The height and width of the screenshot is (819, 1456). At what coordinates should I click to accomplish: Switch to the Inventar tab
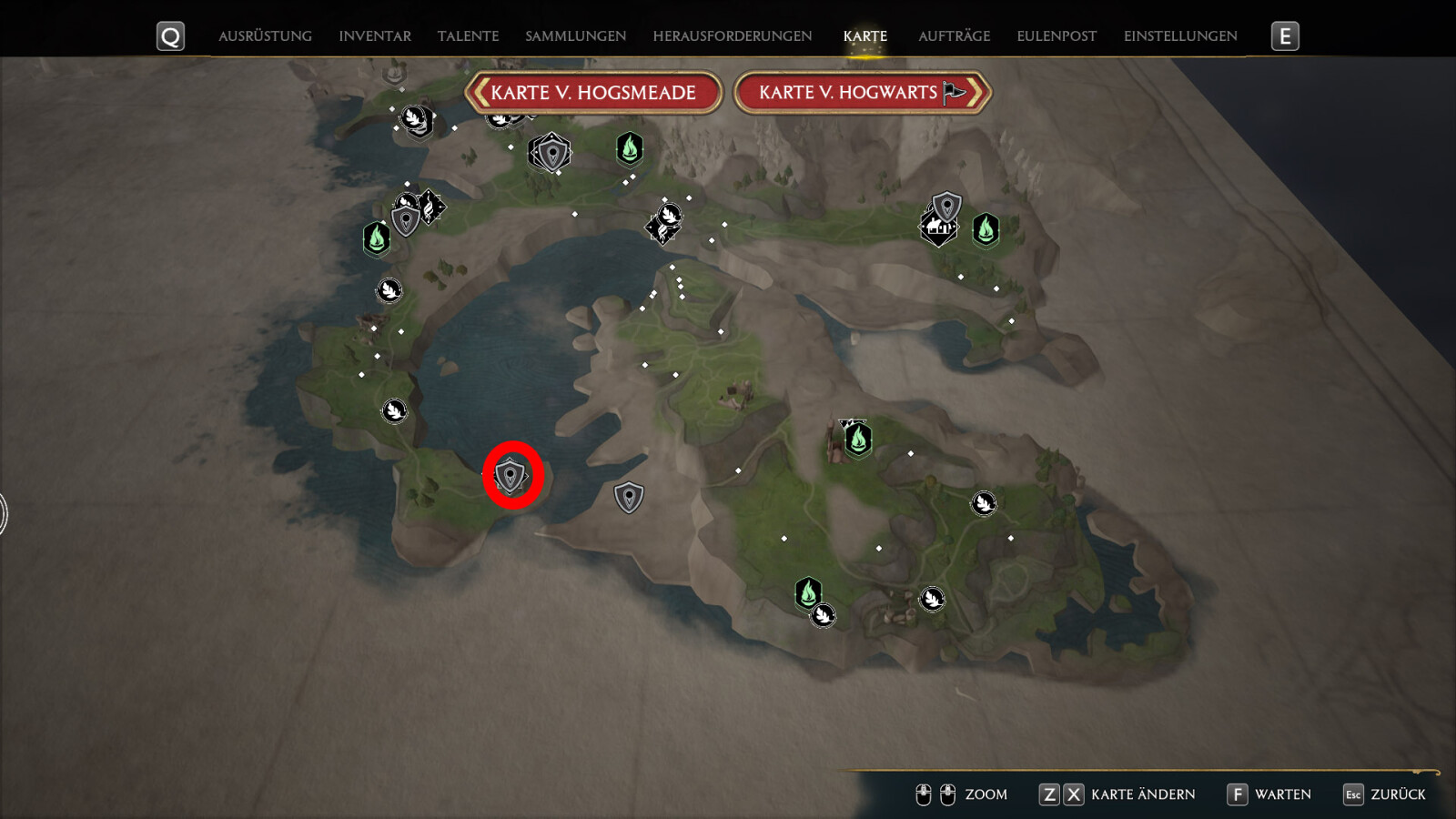click(x=375, y=36)
